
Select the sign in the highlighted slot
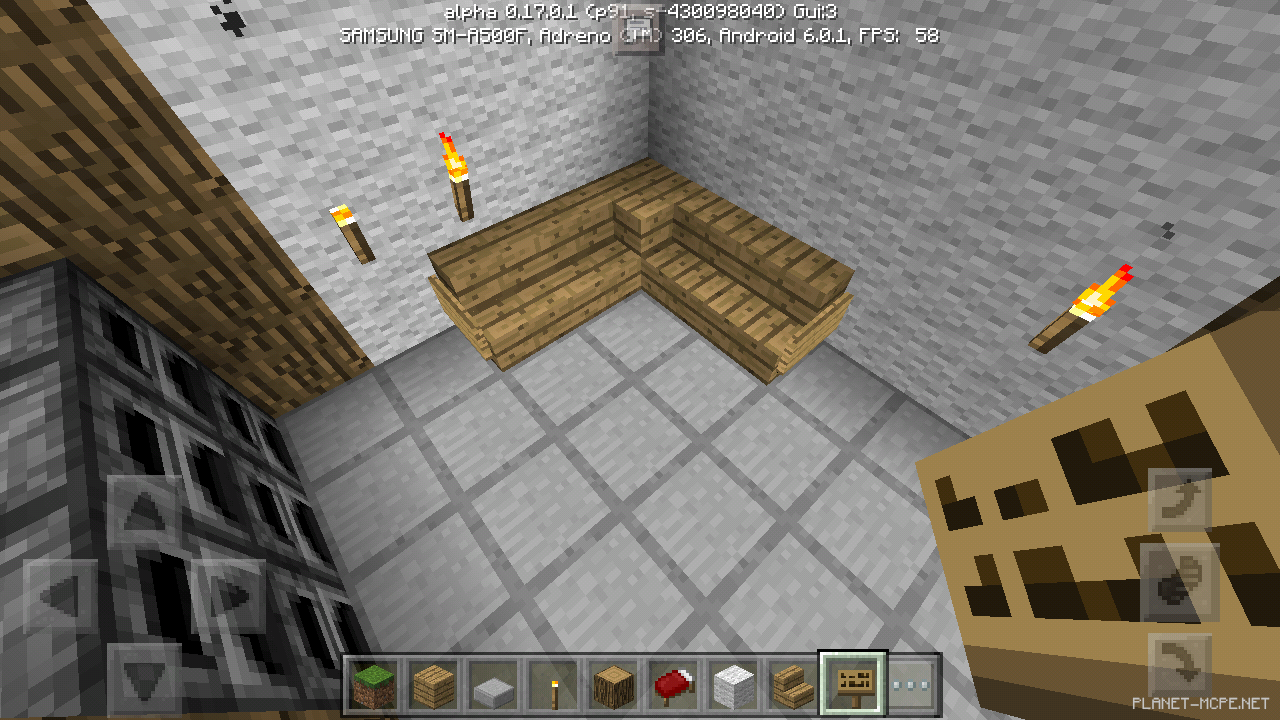(853, 683)
